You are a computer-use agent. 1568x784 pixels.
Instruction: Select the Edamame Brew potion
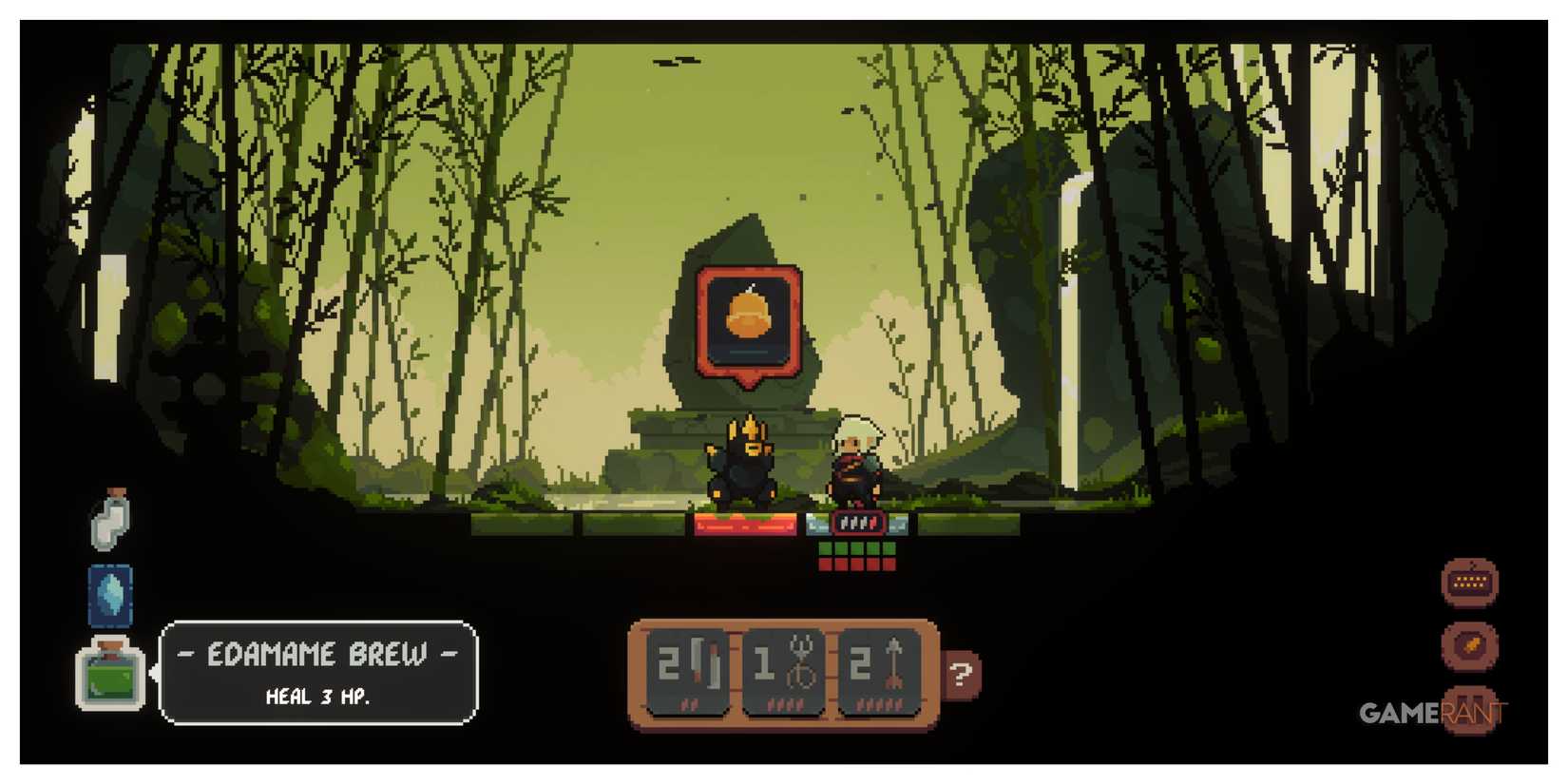coord(109,677)
